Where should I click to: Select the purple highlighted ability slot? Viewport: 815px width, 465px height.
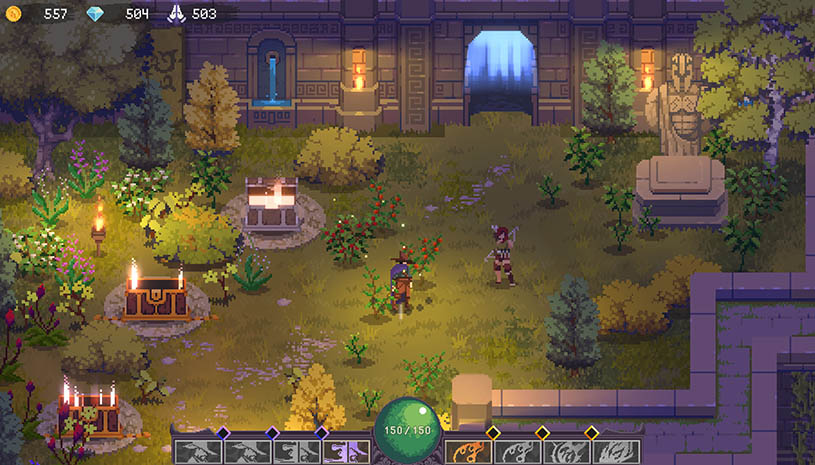(x=346, y=451)
